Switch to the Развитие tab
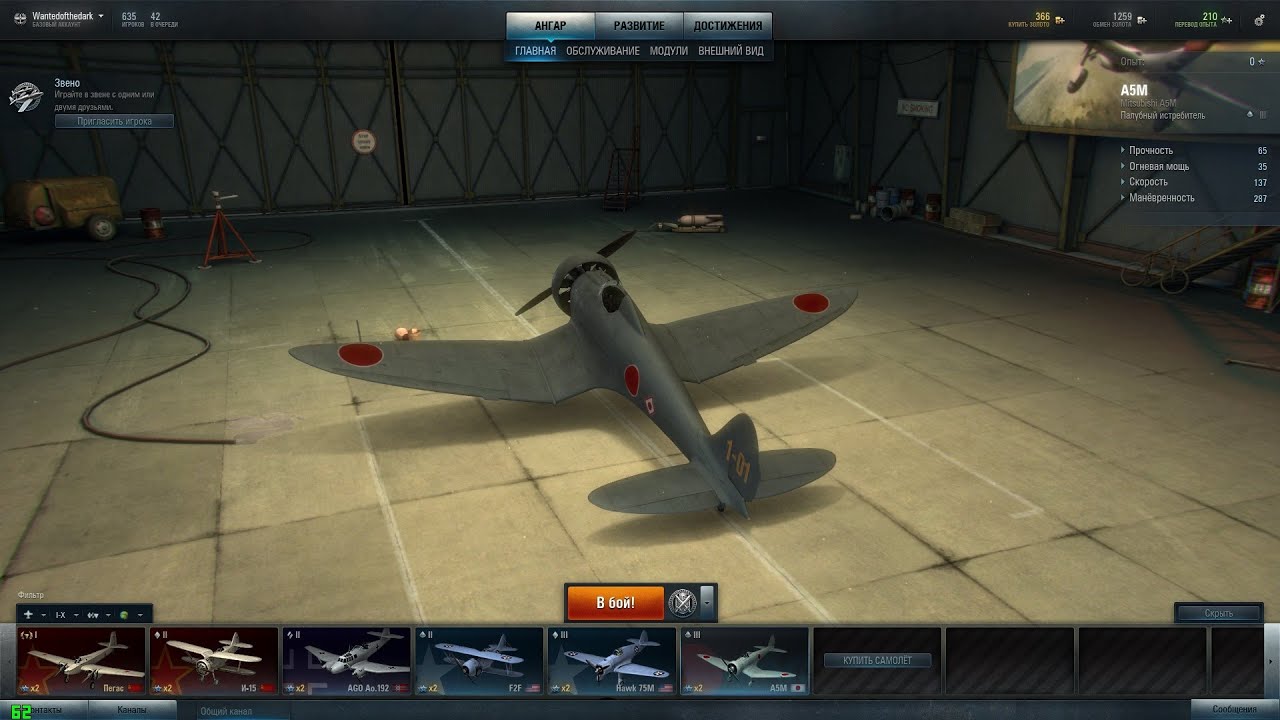 pyautogui.click(x=639, y=26)
